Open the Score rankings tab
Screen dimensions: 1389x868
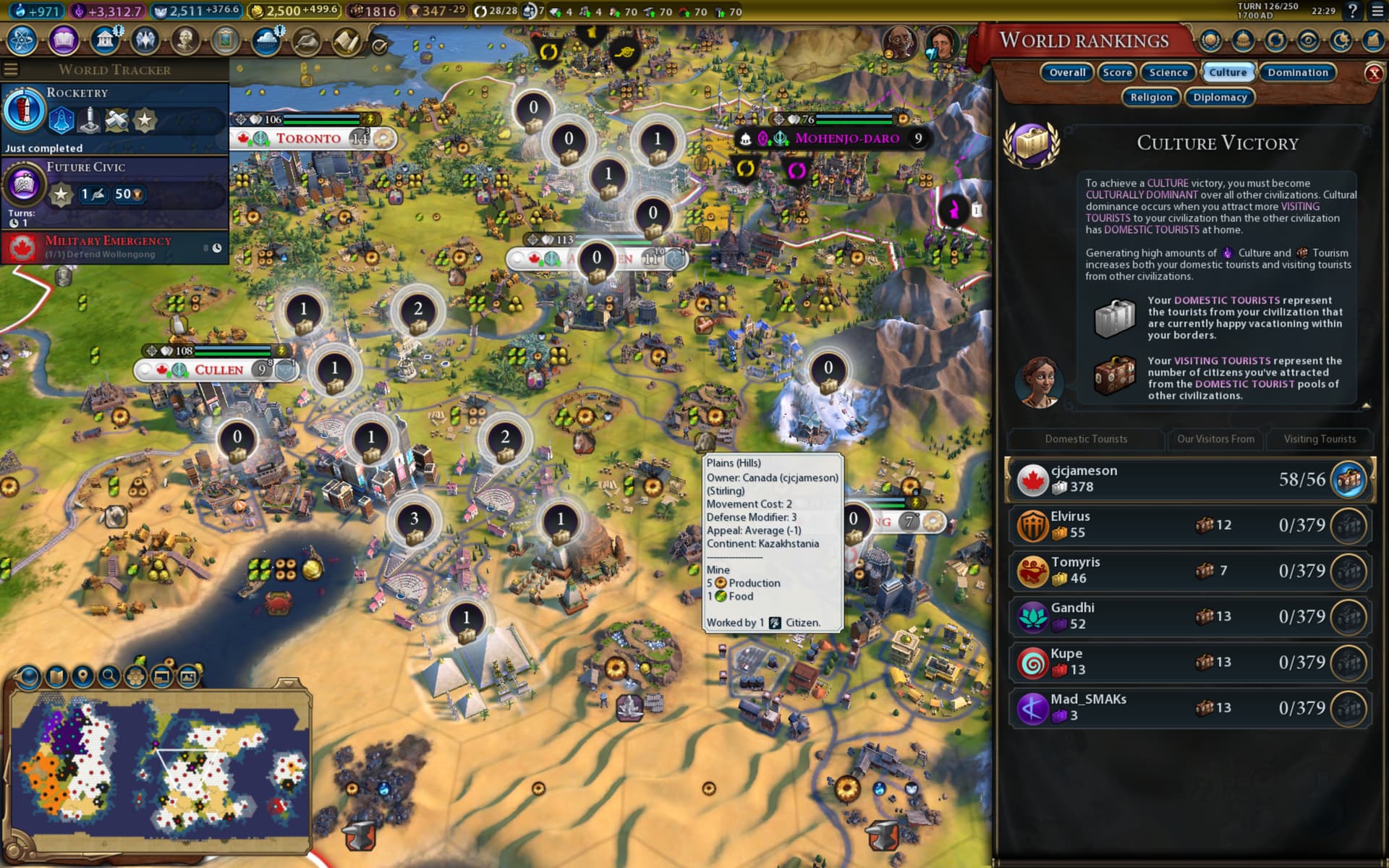[1117, 72]
